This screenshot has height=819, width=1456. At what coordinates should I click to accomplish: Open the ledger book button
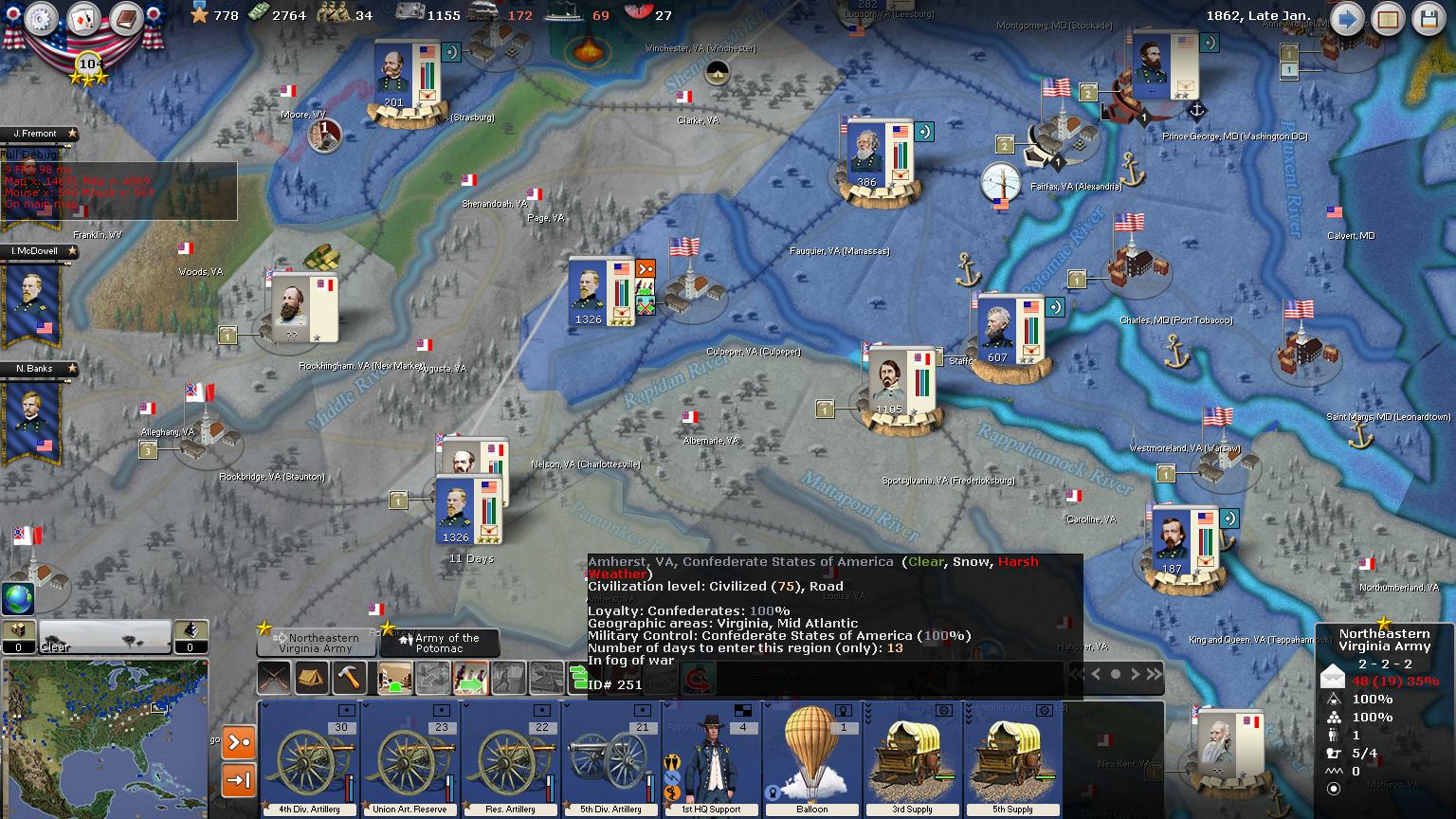pos(125,20)
